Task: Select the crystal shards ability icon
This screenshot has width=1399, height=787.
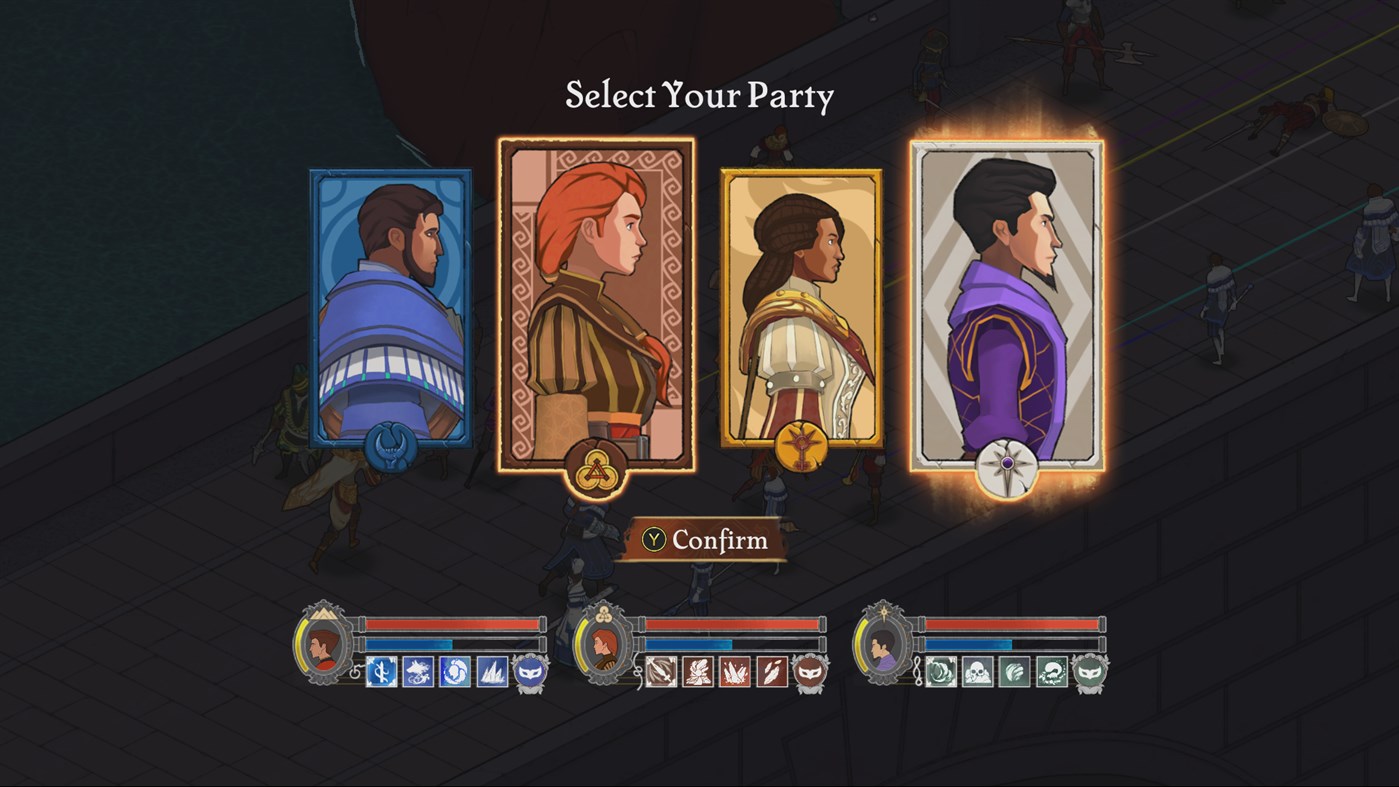Action: (736, 672)
